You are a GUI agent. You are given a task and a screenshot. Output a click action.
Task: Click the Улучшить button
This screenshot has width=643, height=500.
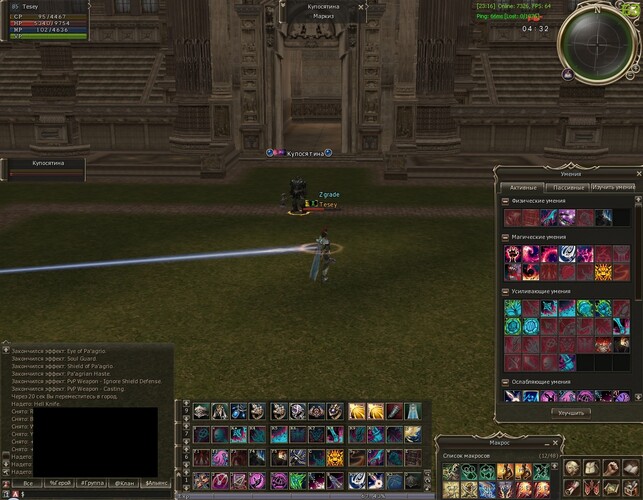point(572,412)
